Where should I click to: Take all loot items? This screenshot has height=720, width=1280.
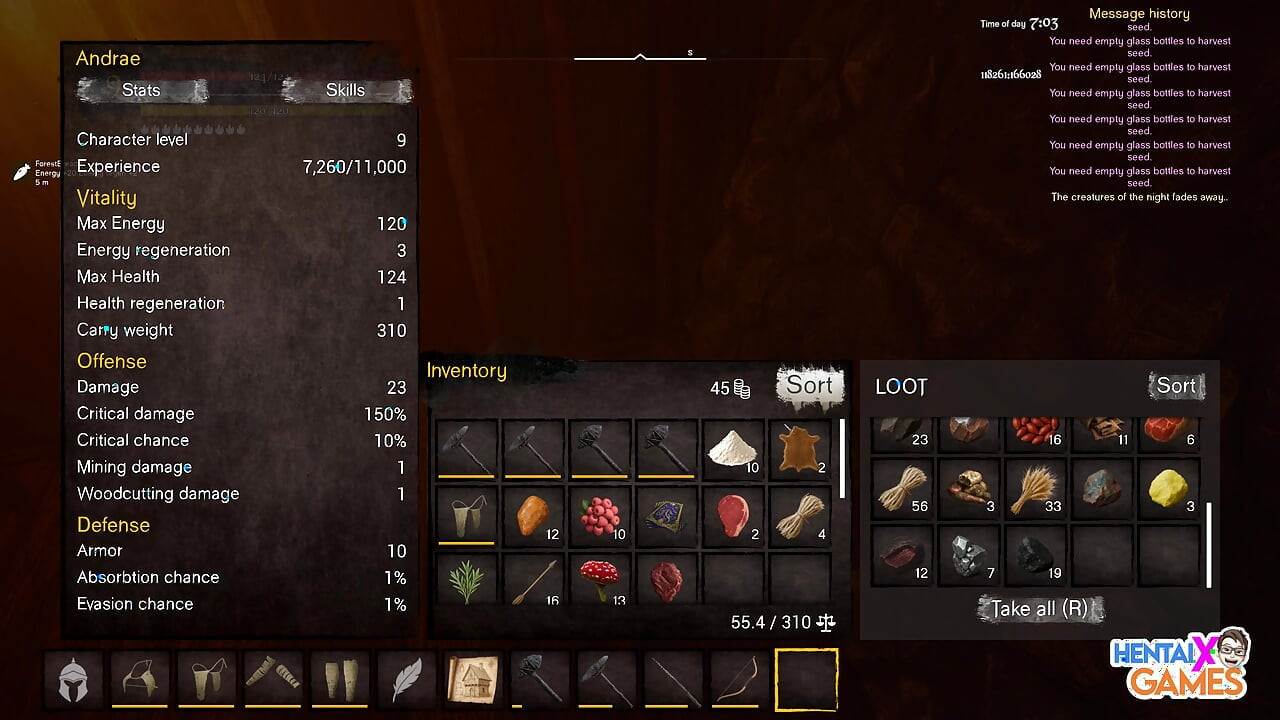[1040, 608]
